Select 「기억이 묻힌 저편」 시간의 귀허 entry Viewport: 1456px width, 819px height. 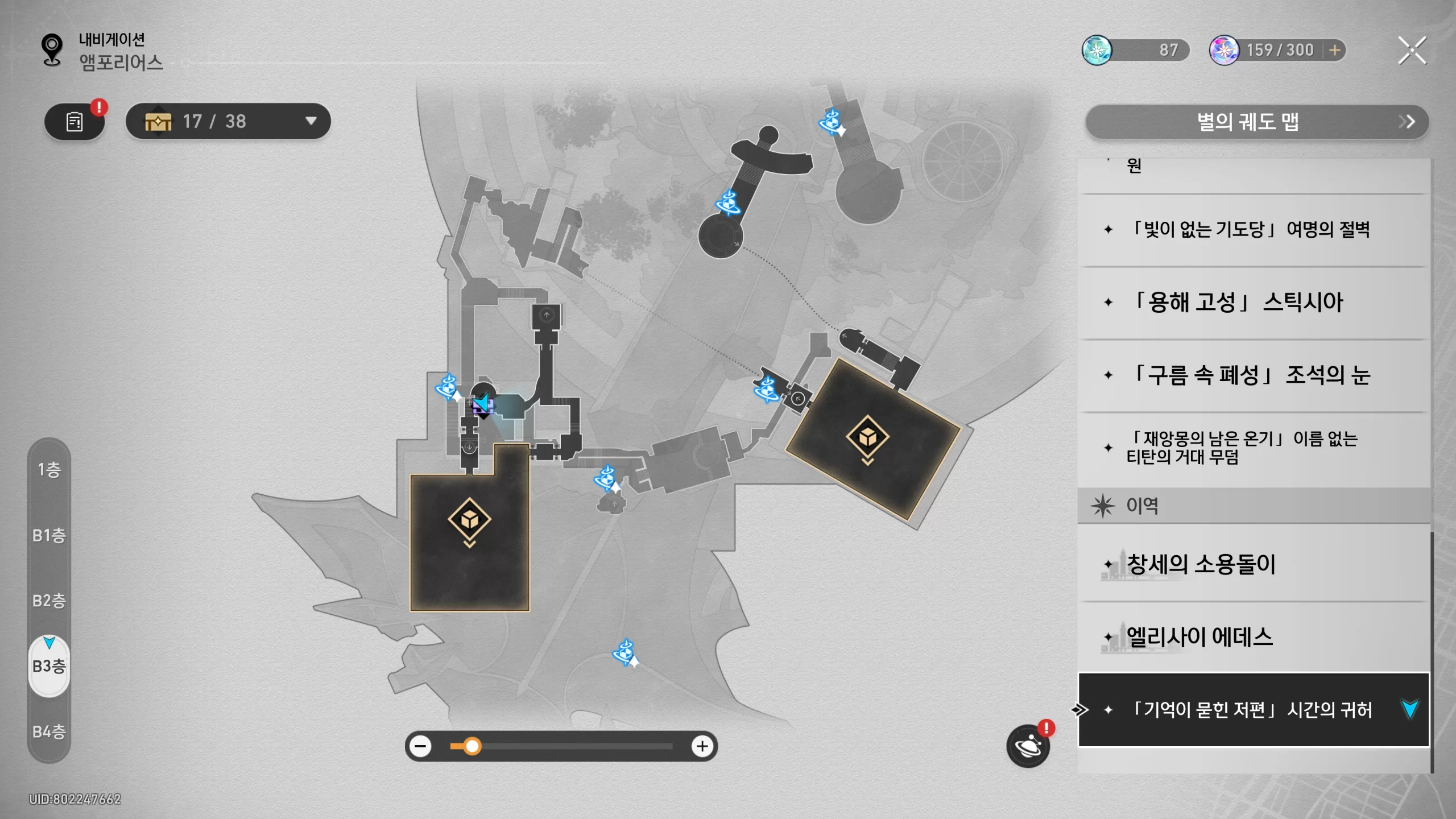[x=1251, y=710]
